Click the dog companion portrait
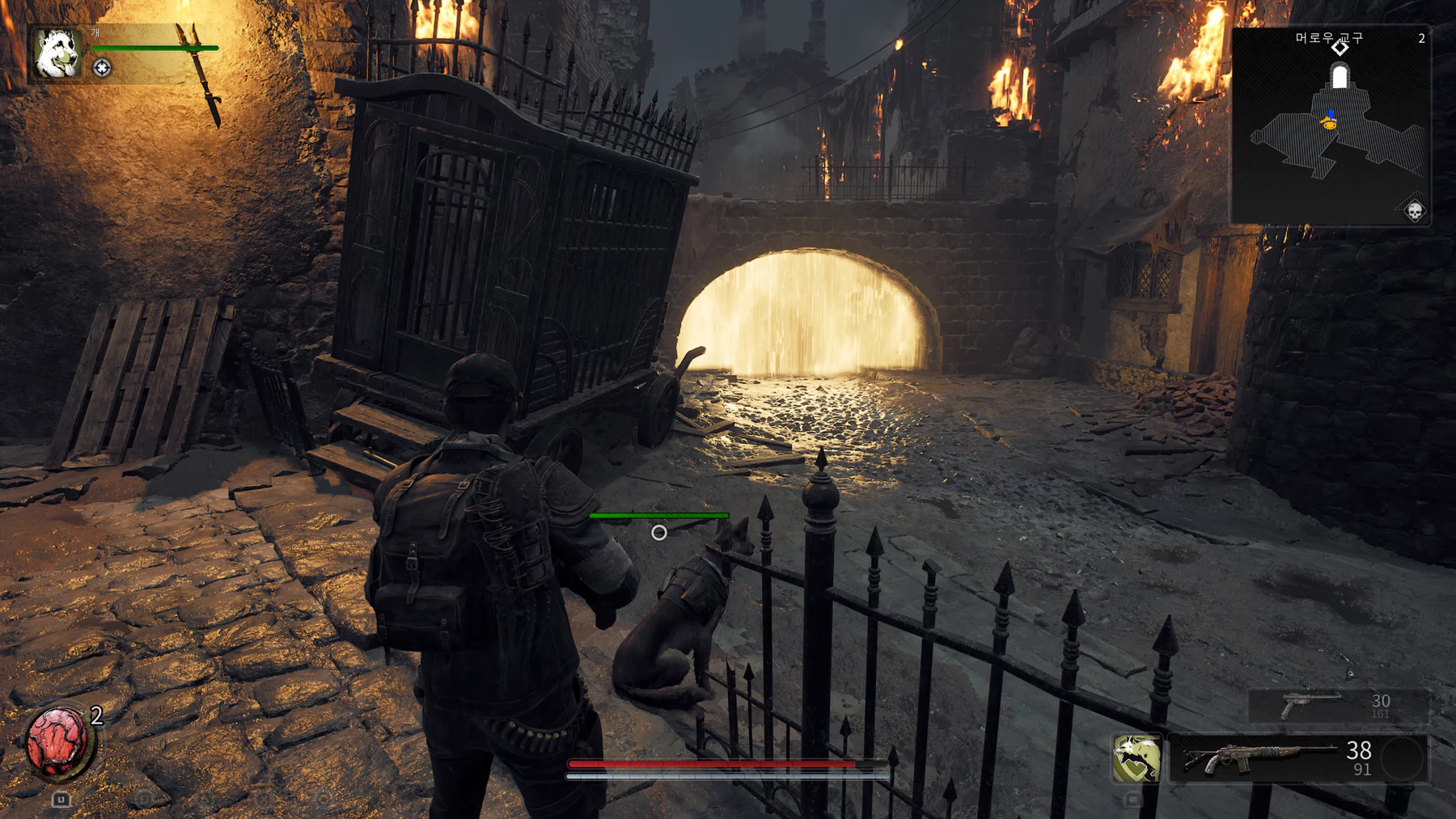Viewport: 1456px width, 819px height. (x=57, y=53)
